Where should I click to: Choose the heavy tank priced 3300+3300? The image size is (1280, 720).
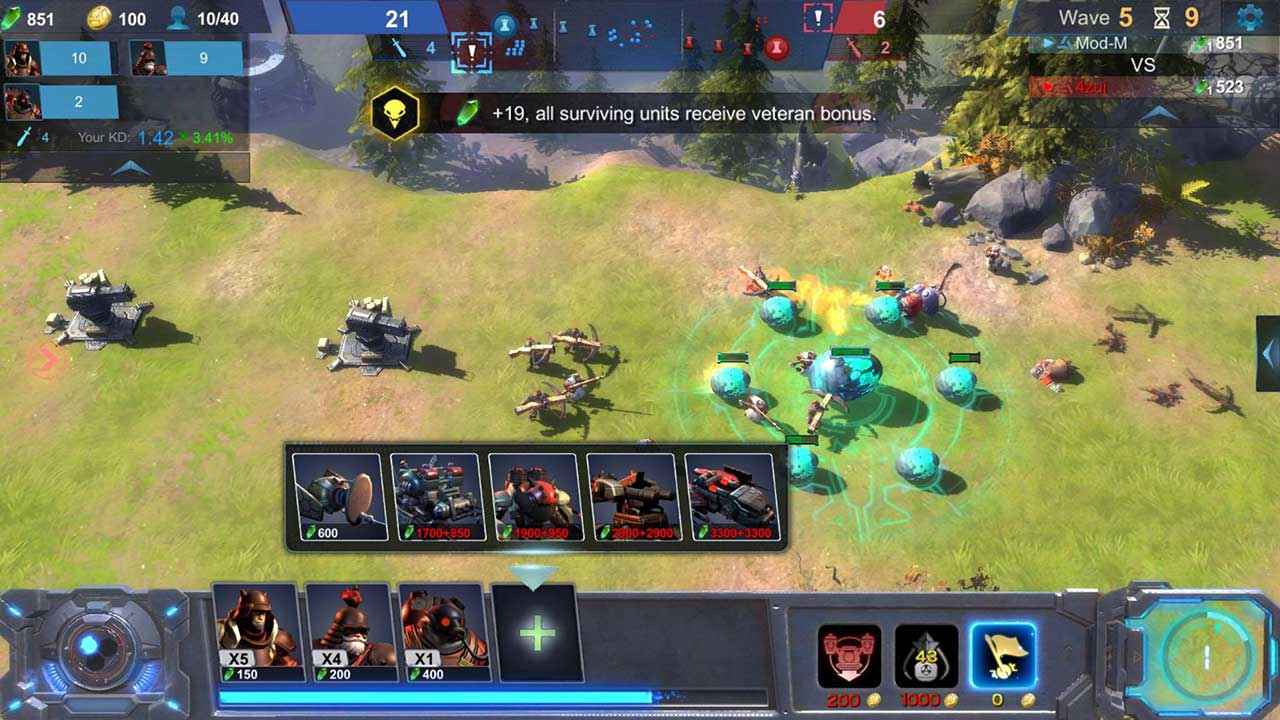click(x=731, y=497)
